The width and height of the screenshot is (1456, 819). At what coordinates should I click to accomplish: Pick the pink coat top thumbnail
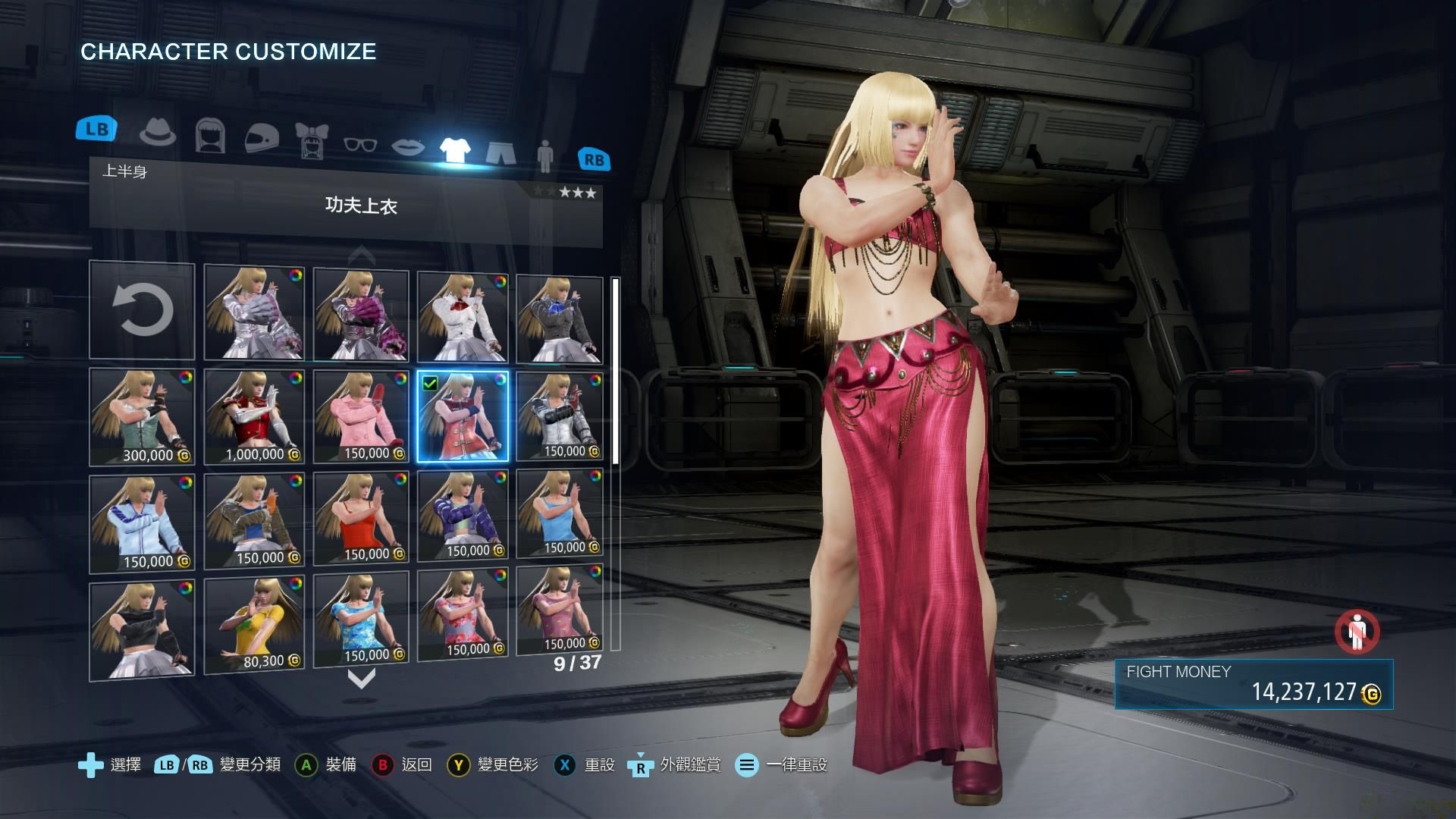pos(361,416)
